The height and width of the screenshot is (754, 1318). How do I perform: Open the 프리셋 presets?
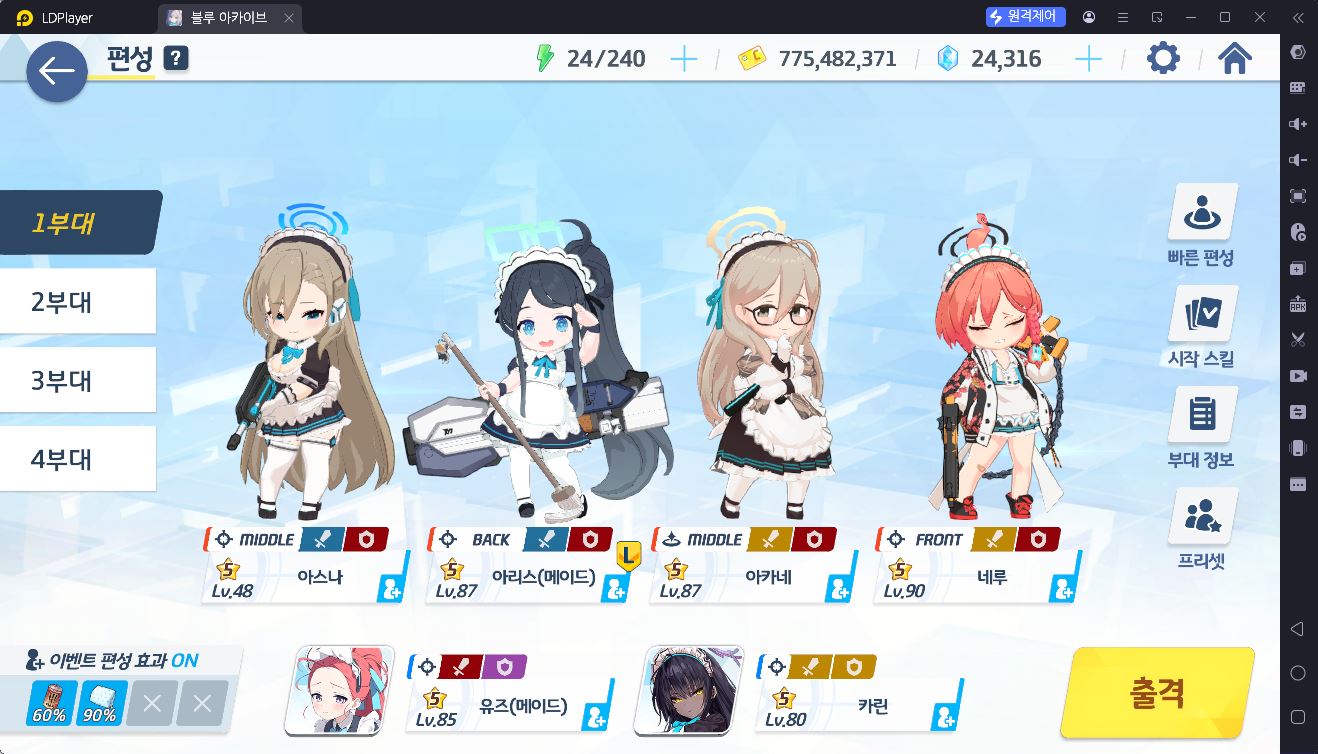[1201, 529]
